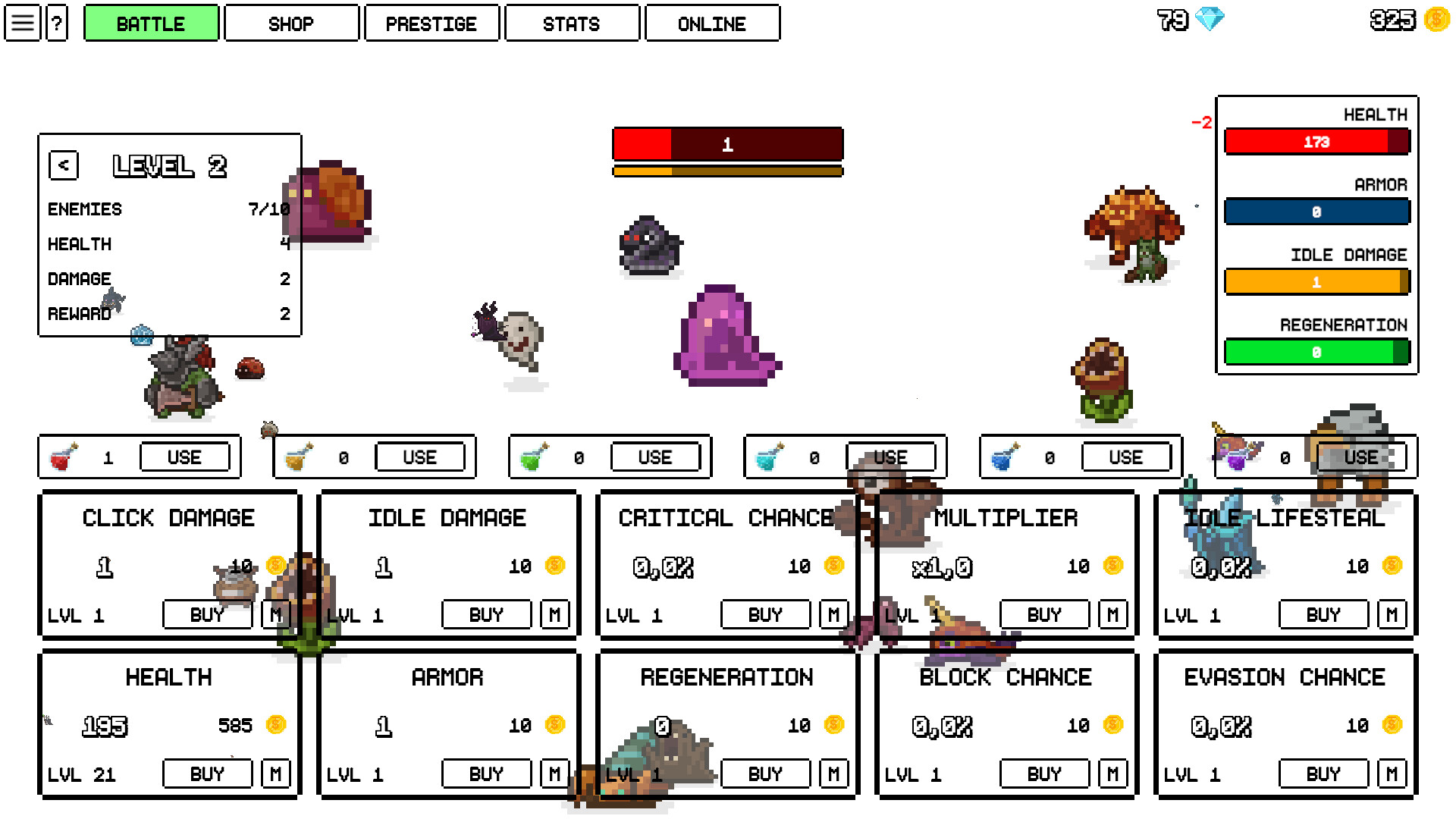The width and height of the screenshot is (1456, 819).
Task: Click the question mark help icon
Action: click(56, 23)
